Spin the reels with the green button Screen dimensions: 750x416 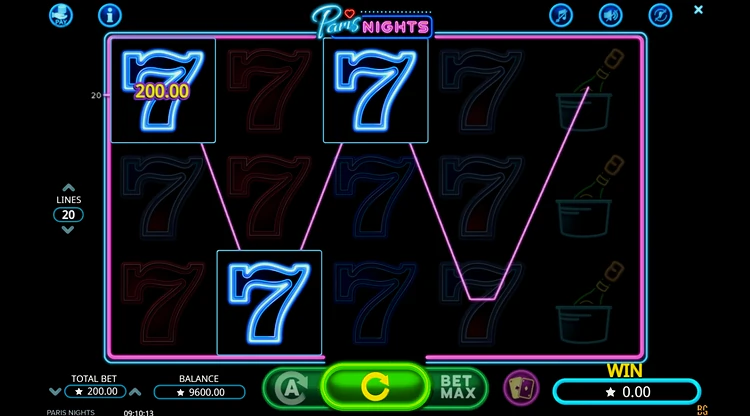click(x=375, y=385)
